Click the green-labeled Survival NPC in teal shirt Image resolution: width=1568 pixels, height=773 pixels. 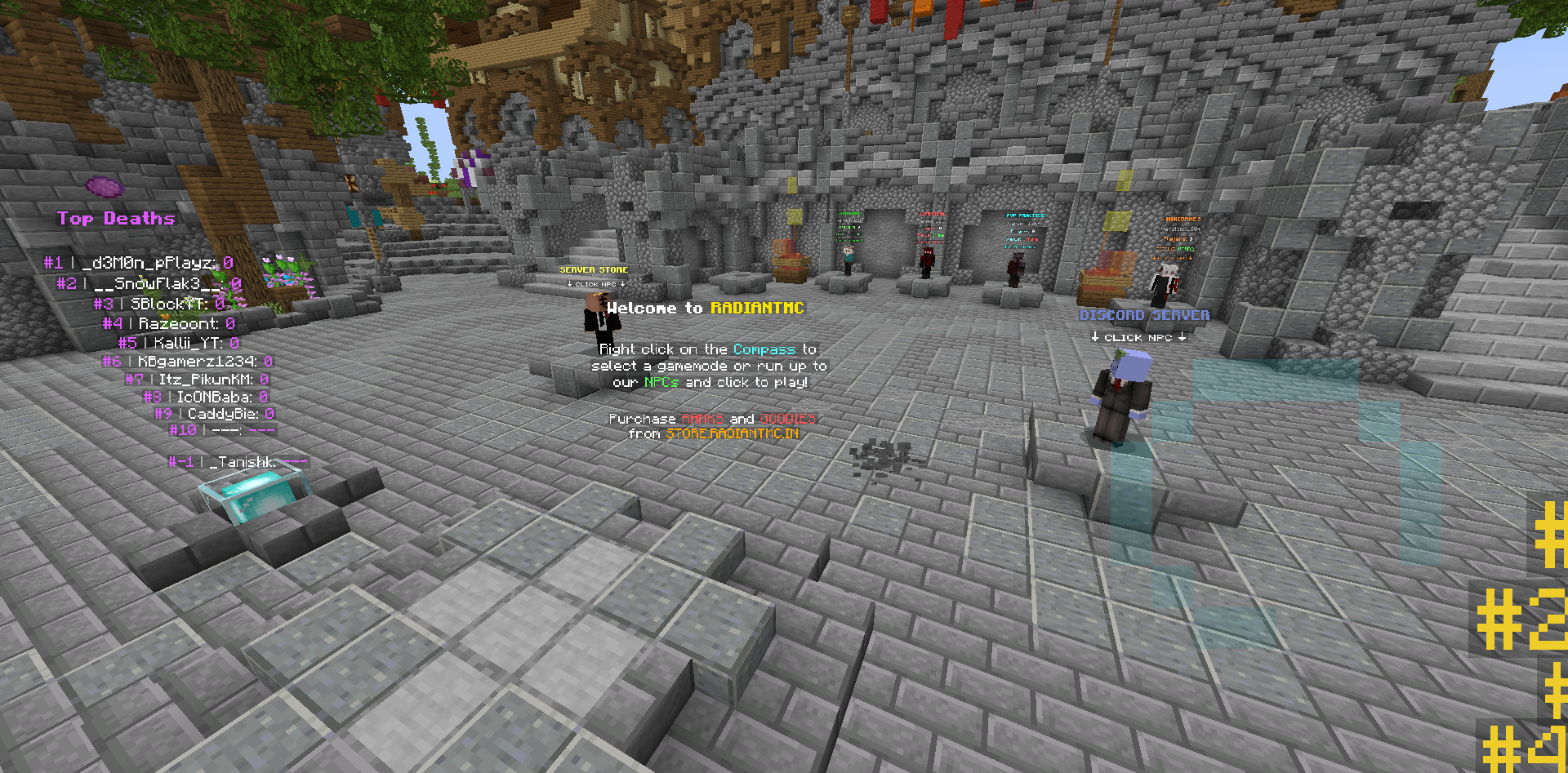[848, 260]
